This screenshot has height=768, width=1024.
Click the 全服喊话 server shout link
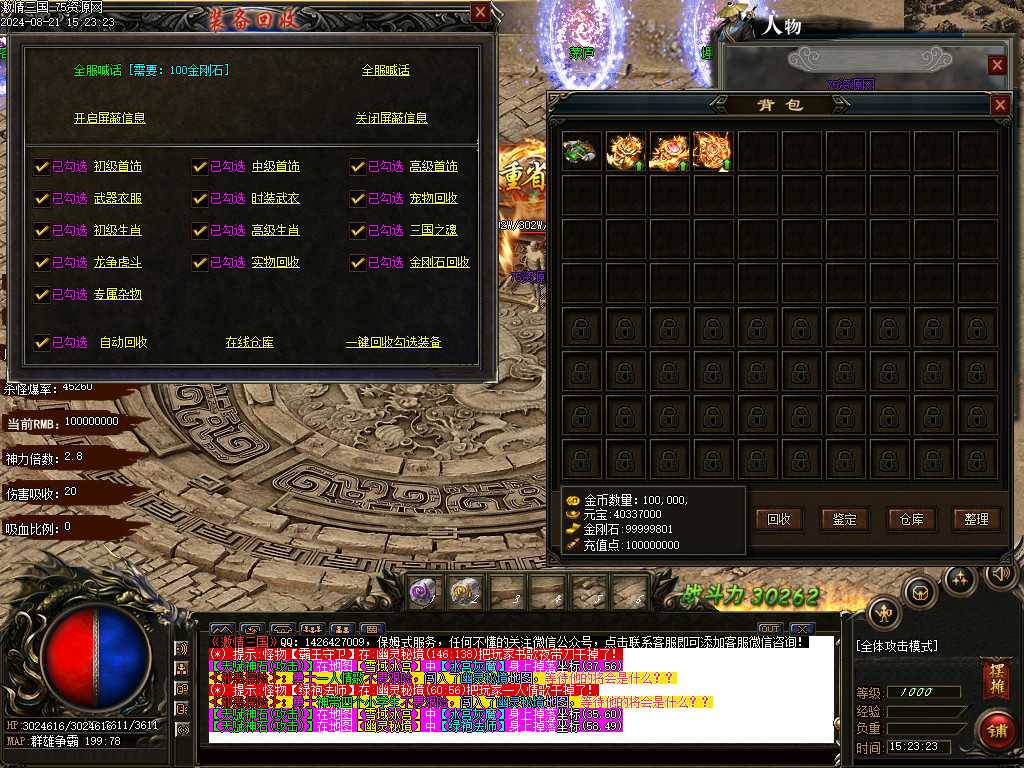pos(385,70)
